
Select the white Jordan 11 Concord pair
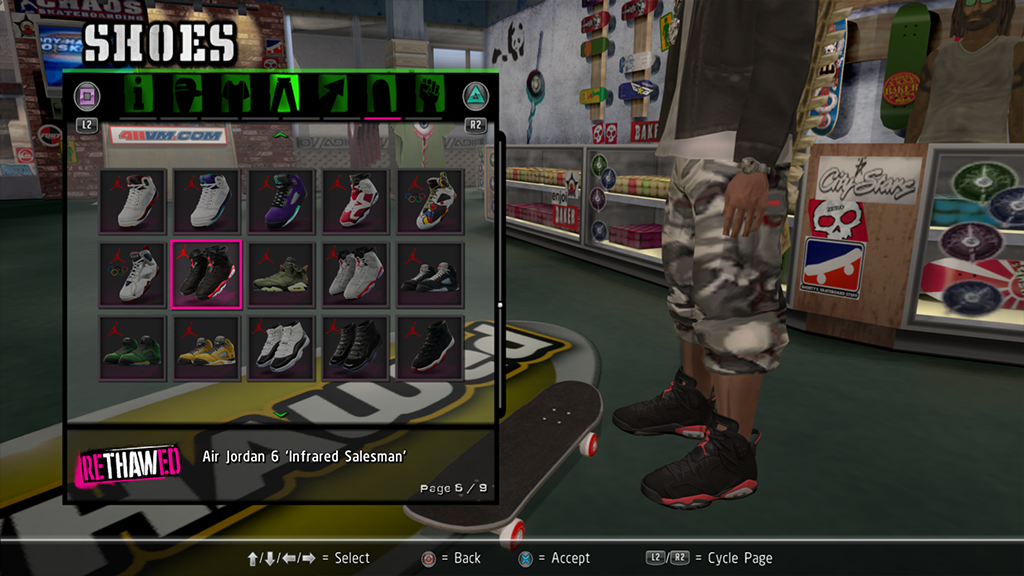pos(282,348)
